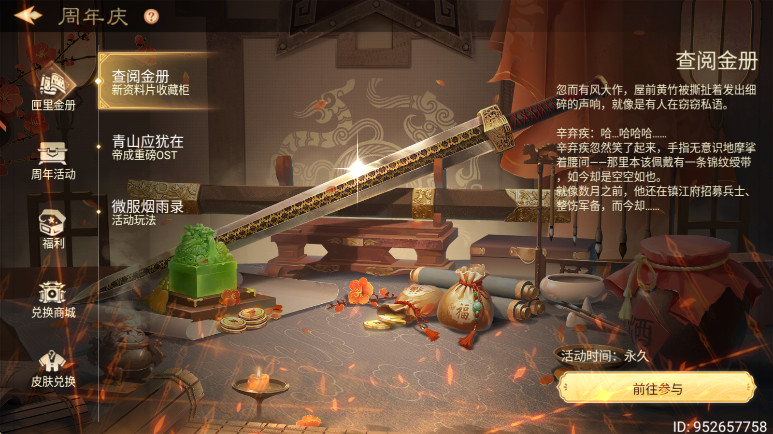This screenshot has width=773, height=434.
Task: Open the 周年庆 help question mark
Action: point(151,16)
